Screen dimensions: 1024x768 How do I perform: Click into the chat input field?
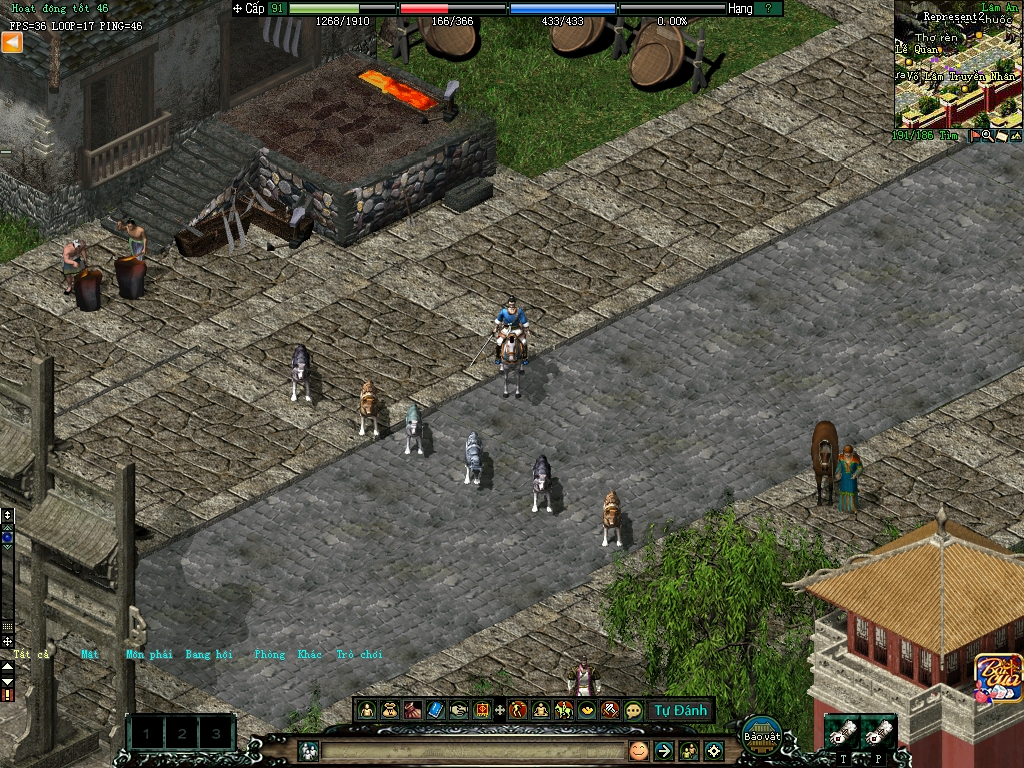(x=470, y=750)
